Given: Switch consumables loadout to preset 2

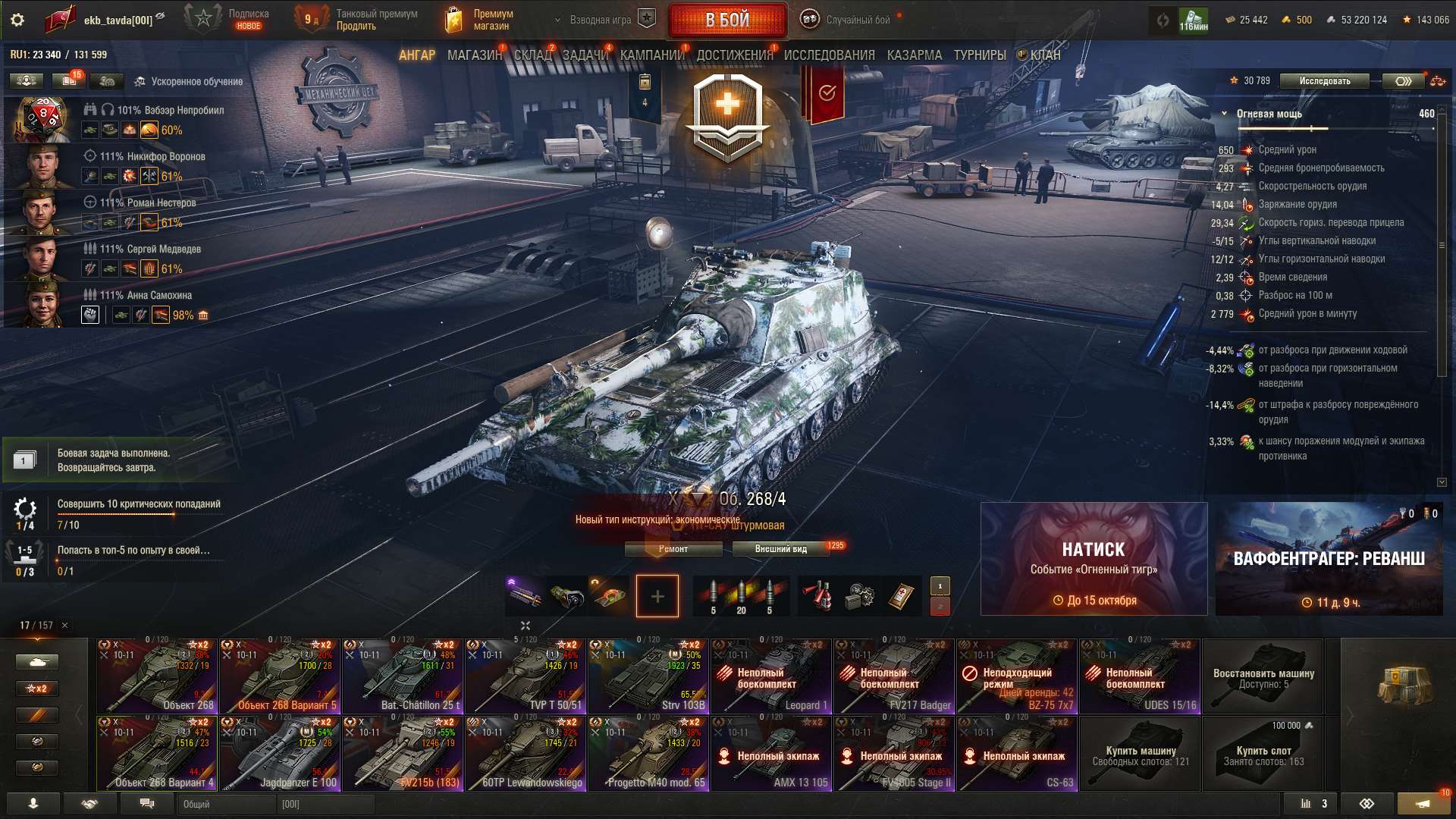Looking at the screenshot, I should tap(940, 607).
